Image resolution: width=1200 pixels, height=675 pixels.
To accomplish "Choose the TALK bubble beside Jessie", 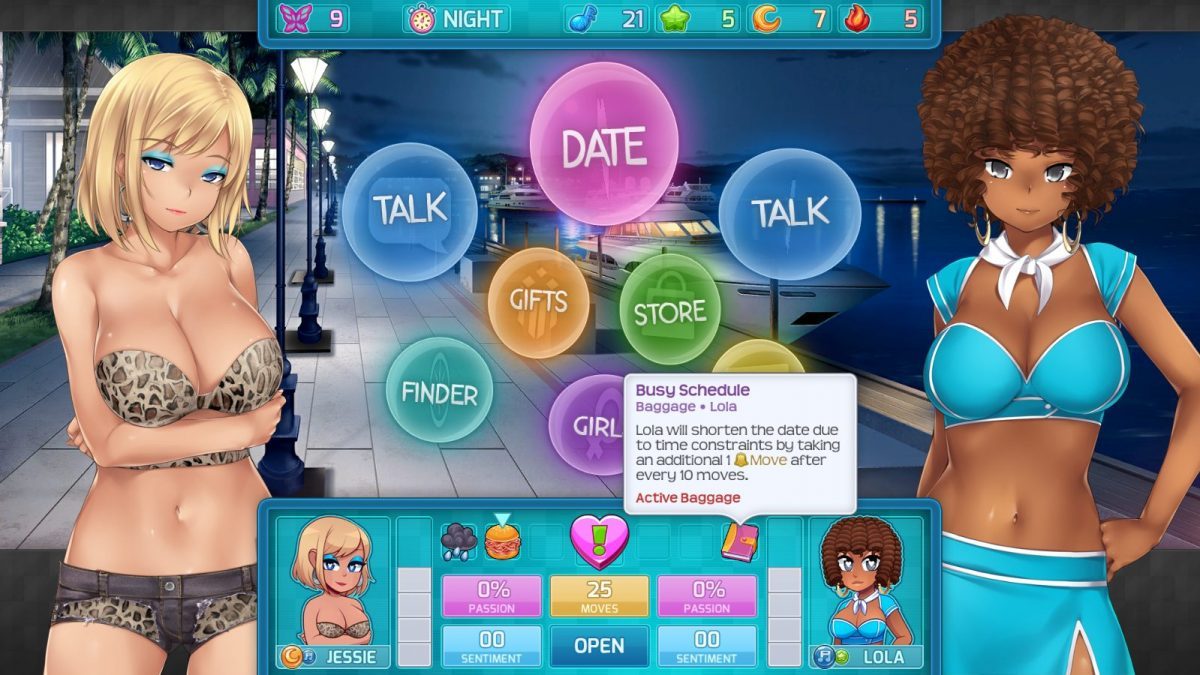I will coord(409,211).
